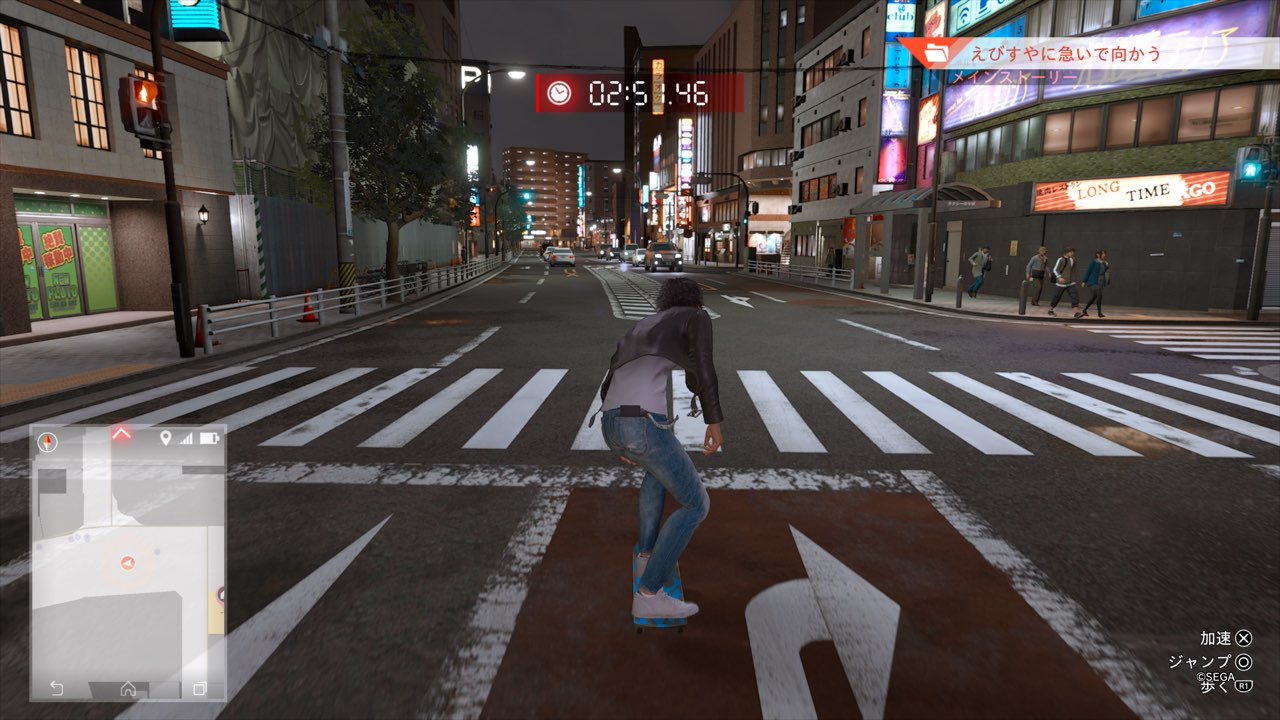
Task: Click the smartphone minimap
Action: tap(128, 560)
